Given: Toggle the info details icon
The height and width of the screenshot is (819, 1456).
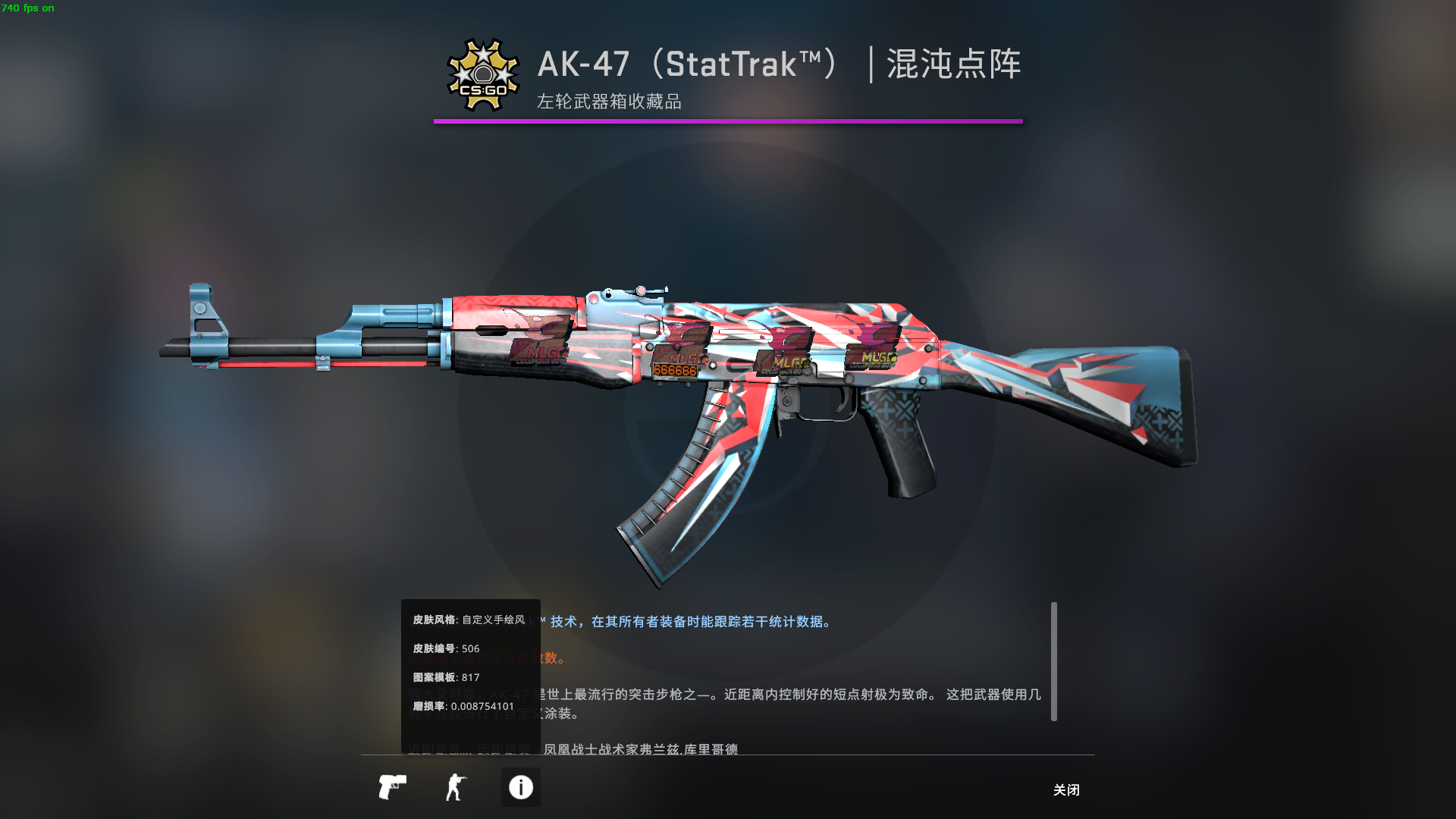Looking at the screenshot, I should click(x=520, y=787).
